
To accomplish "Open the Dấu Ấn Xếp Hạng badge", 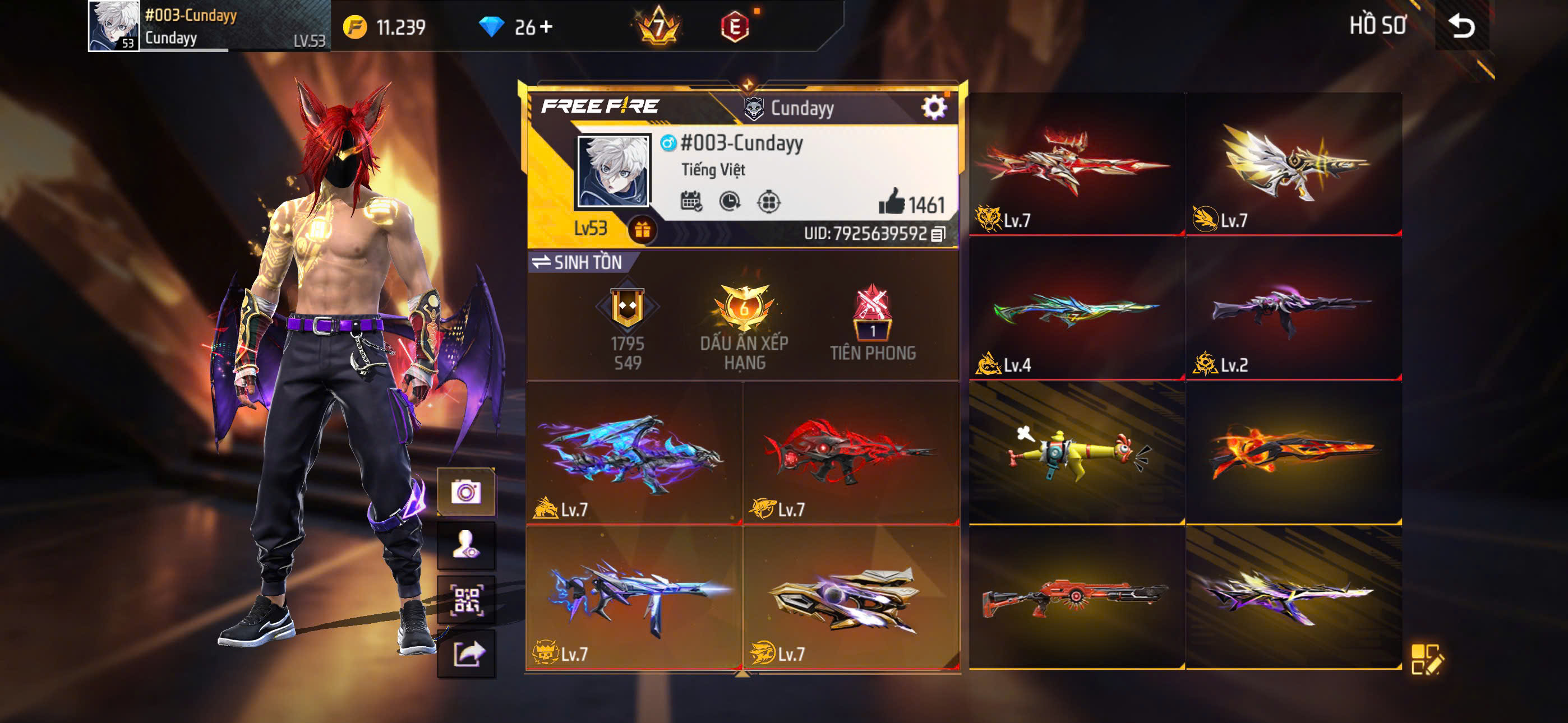I will pyautogui.click(x=744, y=326).
